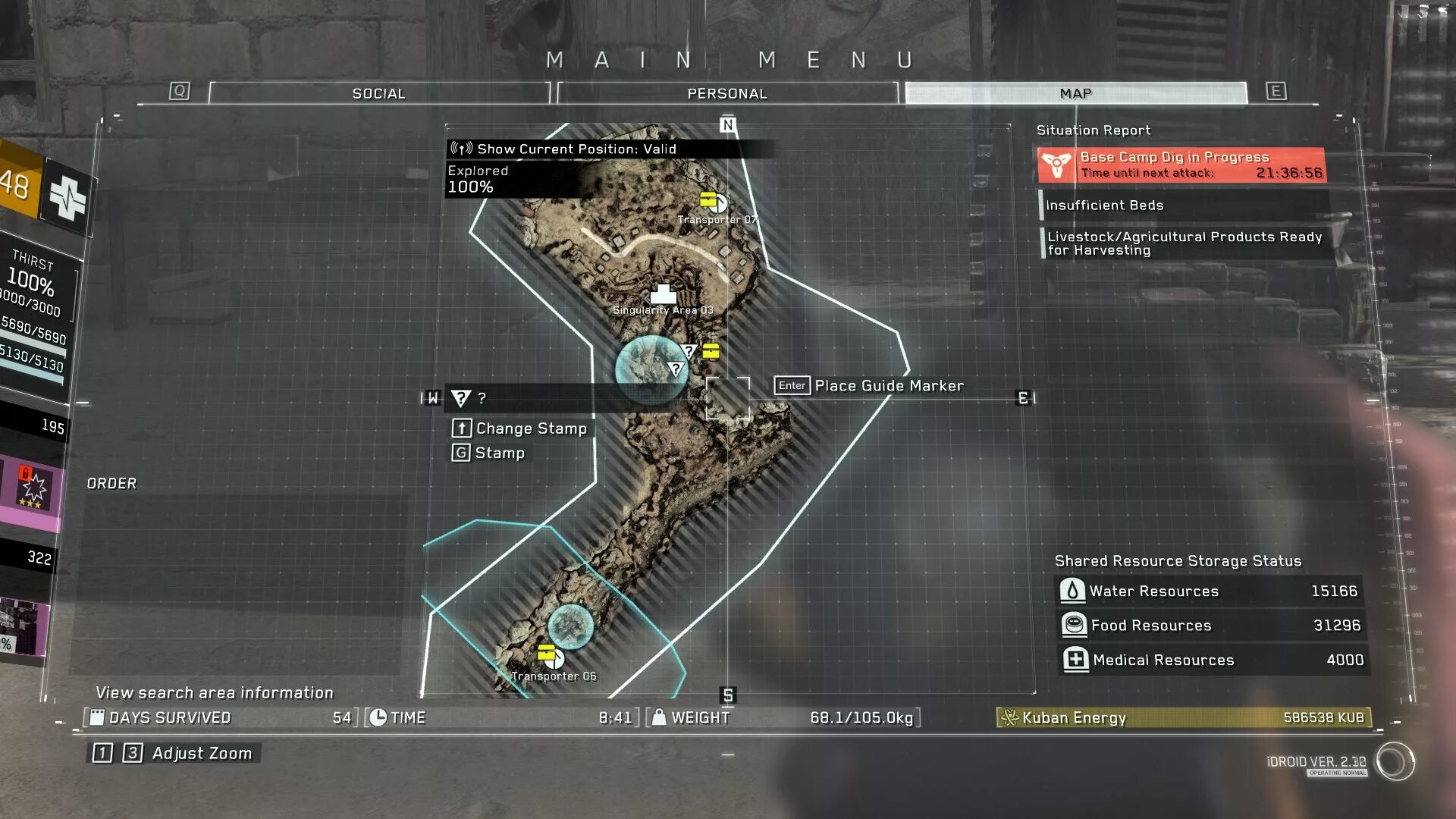Image resolution: width=1456 pixels, height=819 pixels.
Task: Switch to the SOCIAL tab
Action: (378, 93)
